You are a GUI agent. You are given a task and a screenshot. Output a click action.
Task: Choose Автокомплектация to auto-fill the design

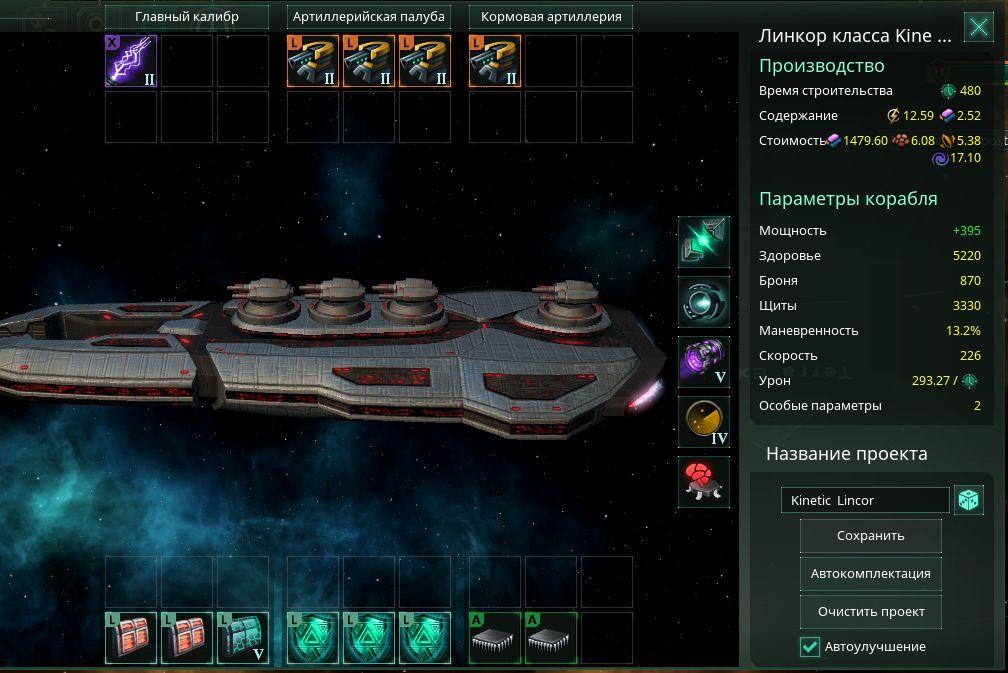tap(870, 574)
